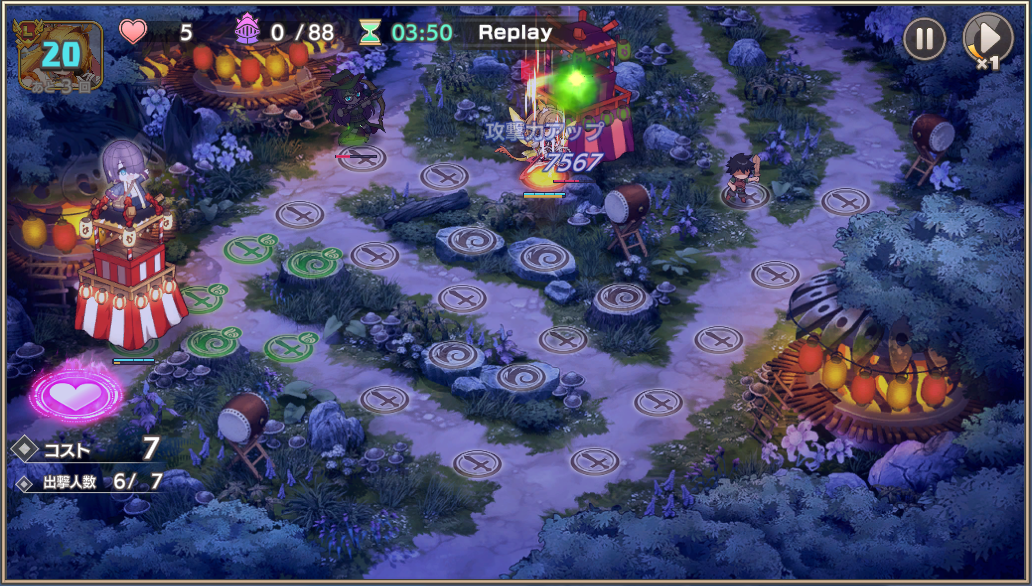
Task: Pause the battle
Action: click(x=925, y=40)
